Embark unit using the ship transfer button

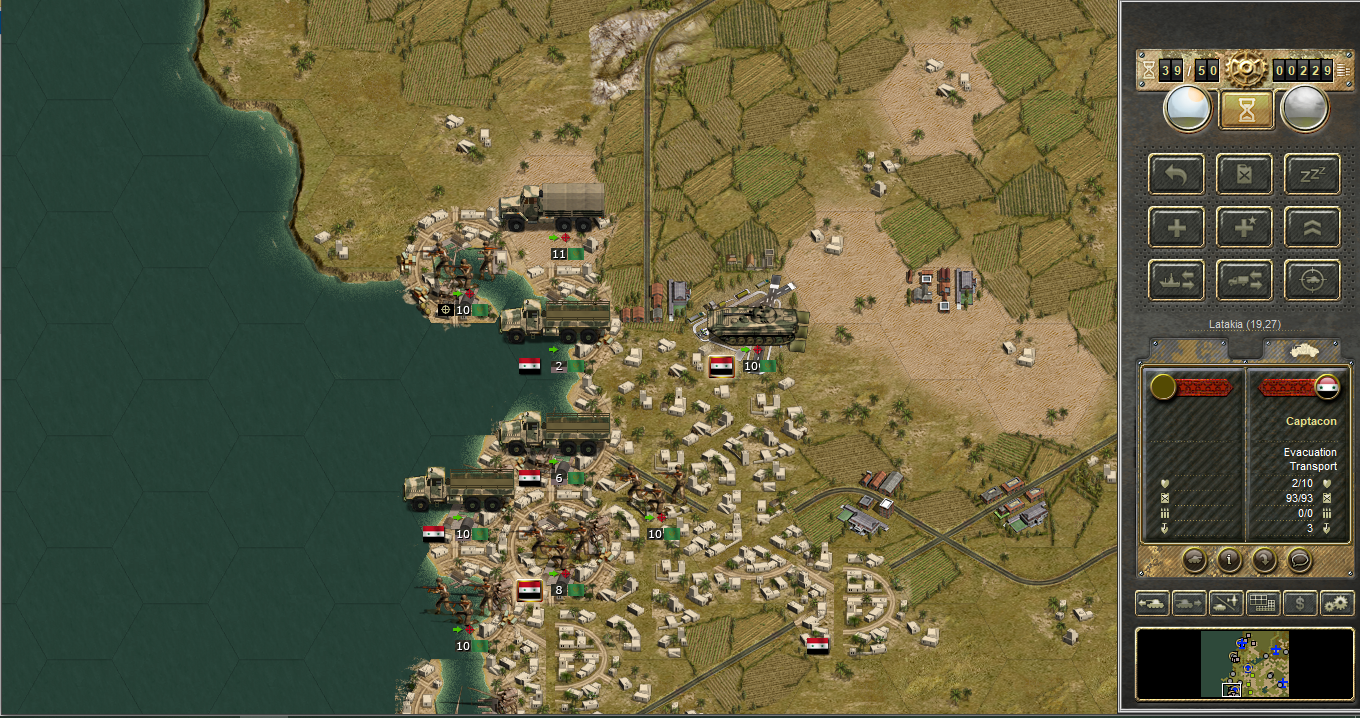click(1177, 281)
